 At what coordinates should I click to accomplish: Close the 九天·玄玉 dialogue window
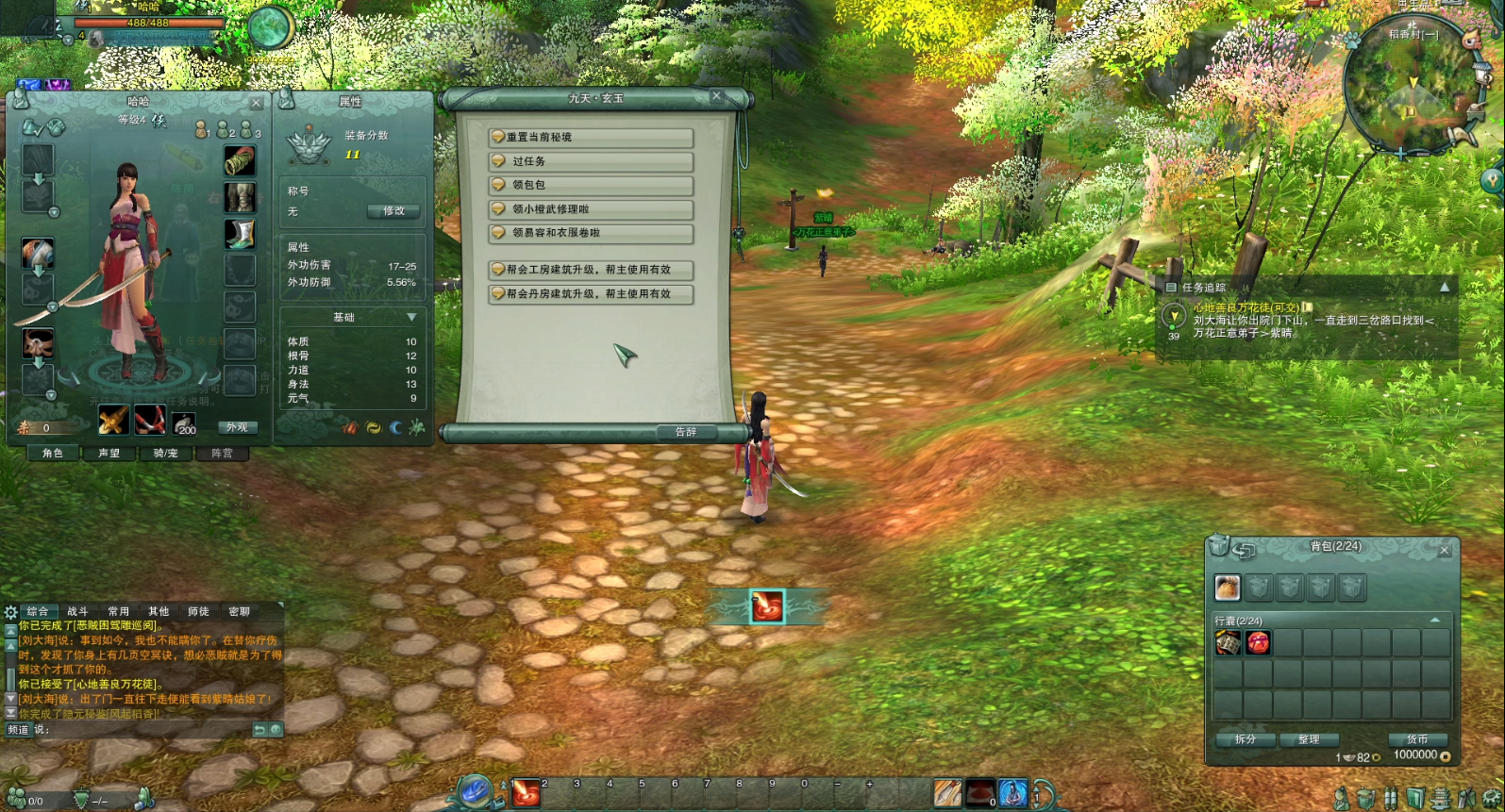click(716, 96)
